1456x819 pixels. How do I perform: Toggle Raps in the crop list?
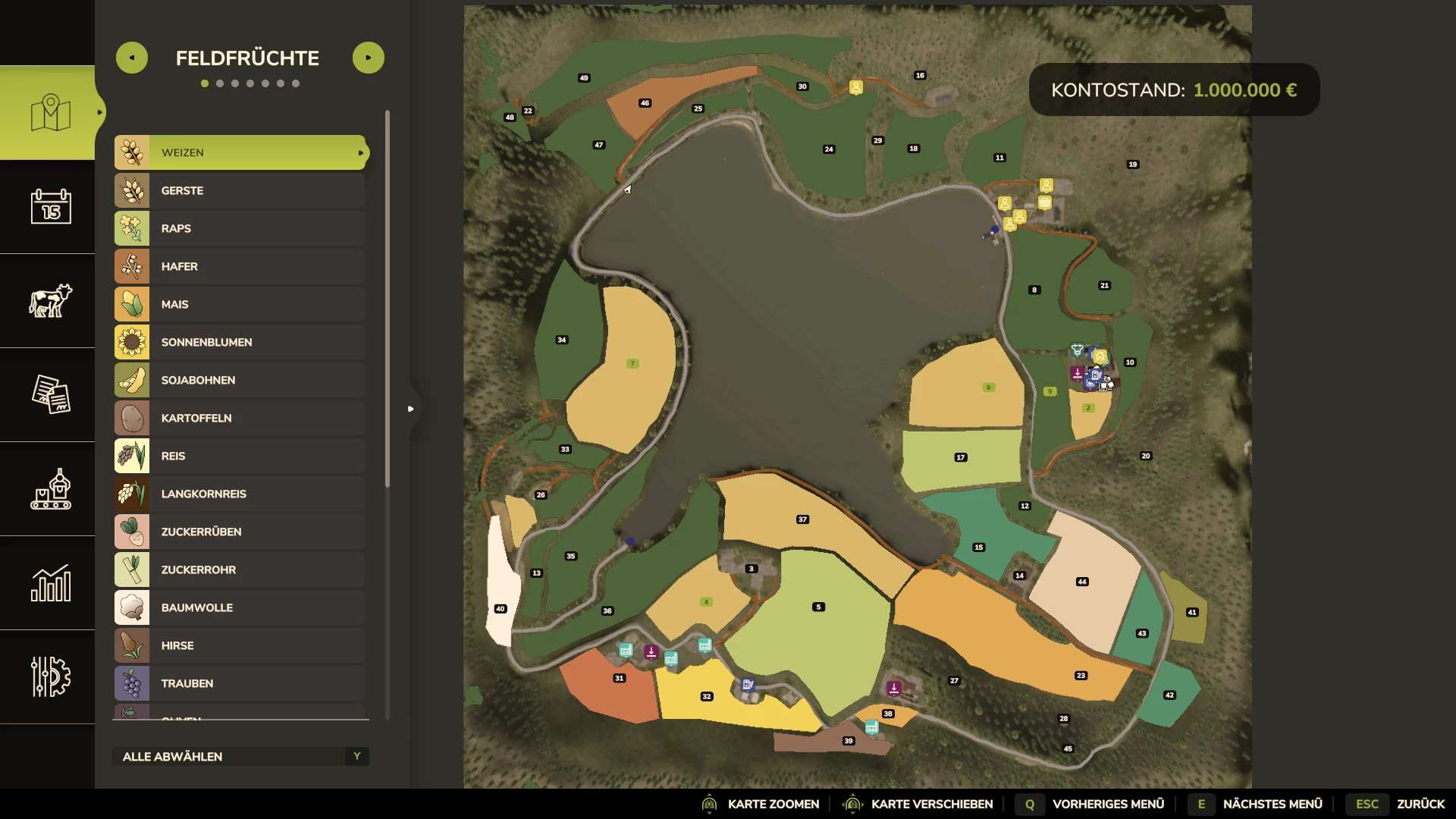coord(240,228)
